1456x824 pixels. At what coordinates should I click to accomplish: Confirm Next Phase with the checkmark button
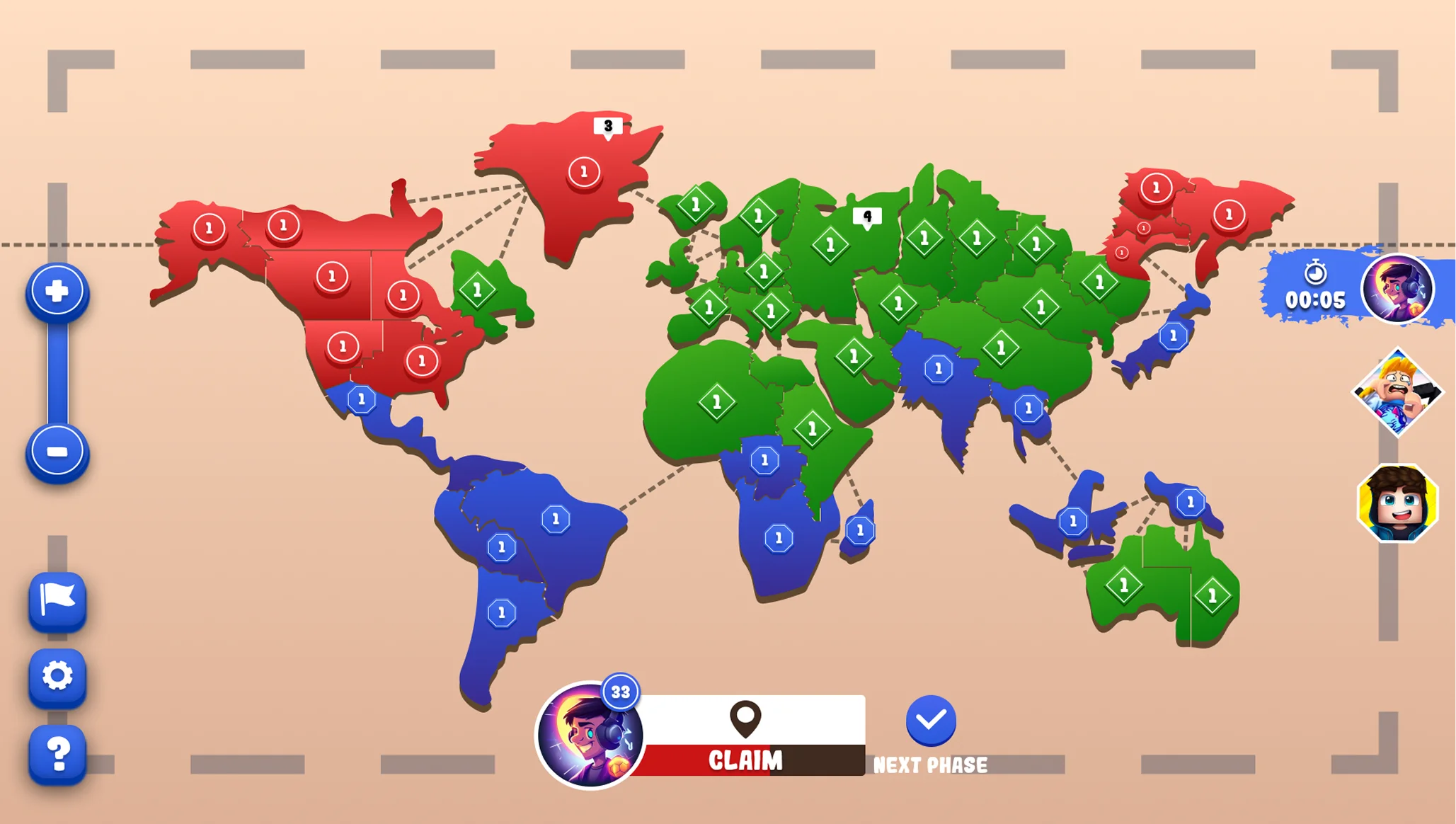(x=931, y=721)
